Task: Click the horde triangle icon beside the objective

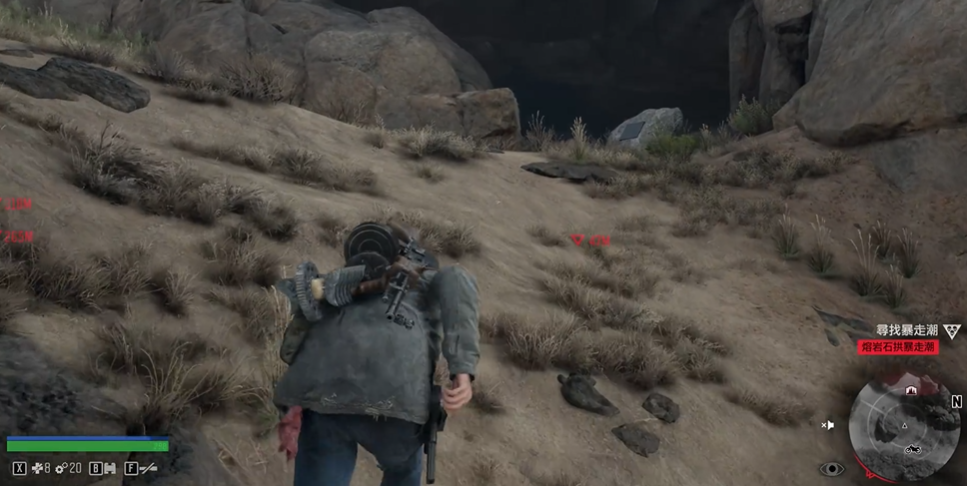Action: tap(953, 330)
